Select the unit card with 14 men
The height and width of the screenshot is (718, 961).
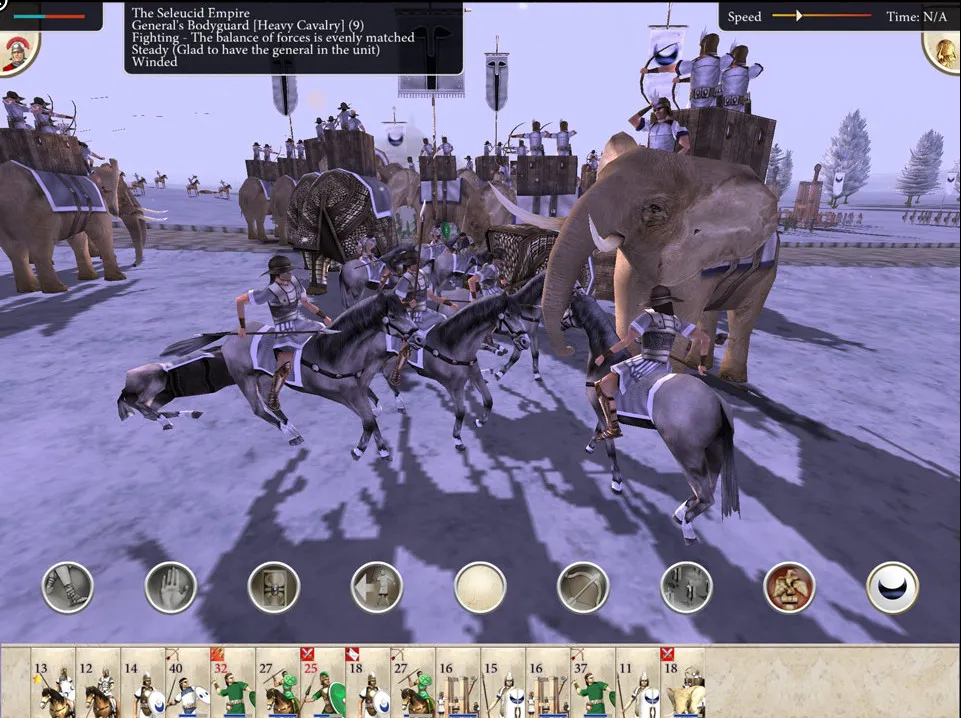[x=143, y=682]
